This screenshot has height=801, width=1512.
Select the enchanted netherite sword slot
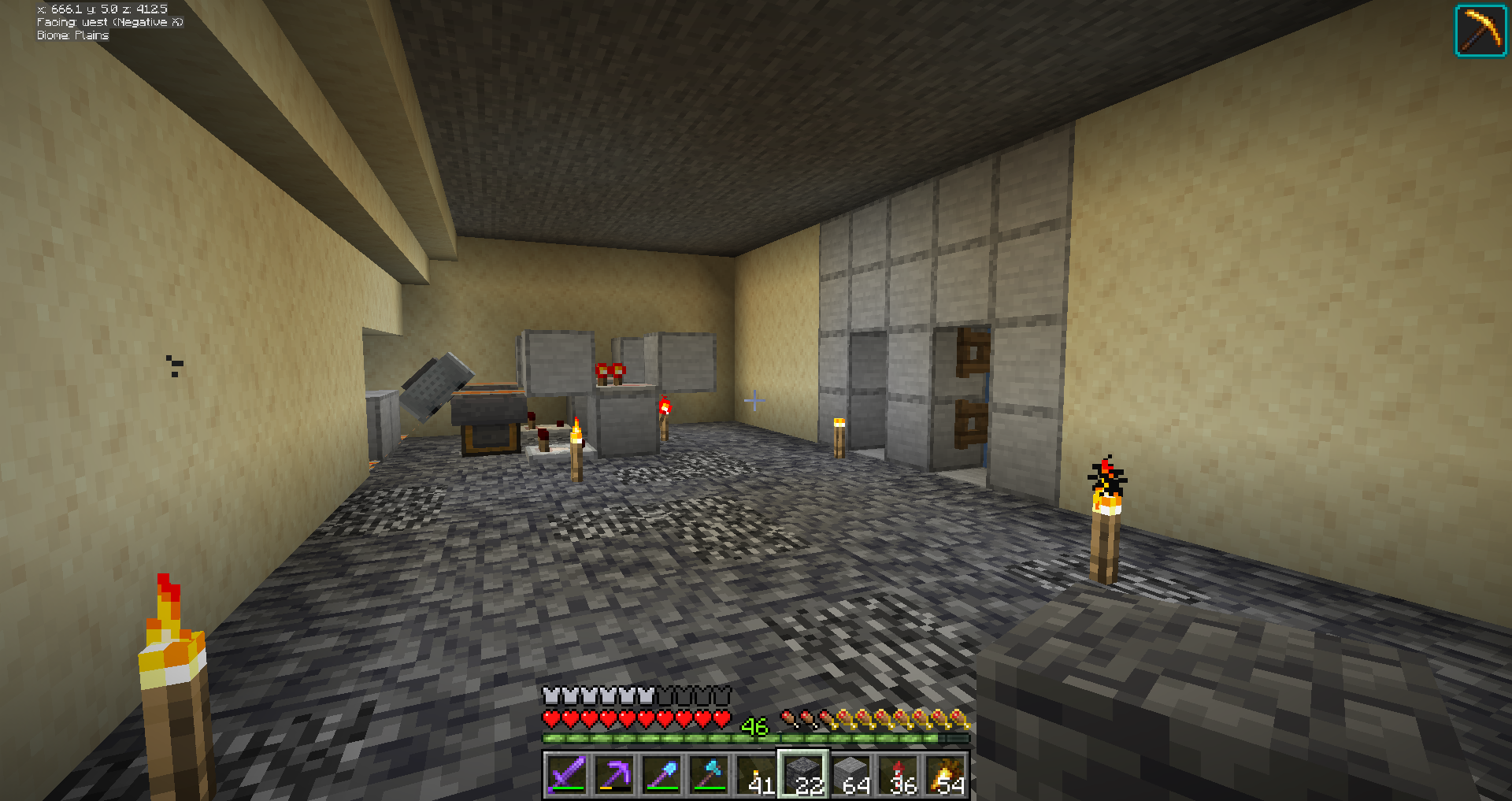pos(567,774)
